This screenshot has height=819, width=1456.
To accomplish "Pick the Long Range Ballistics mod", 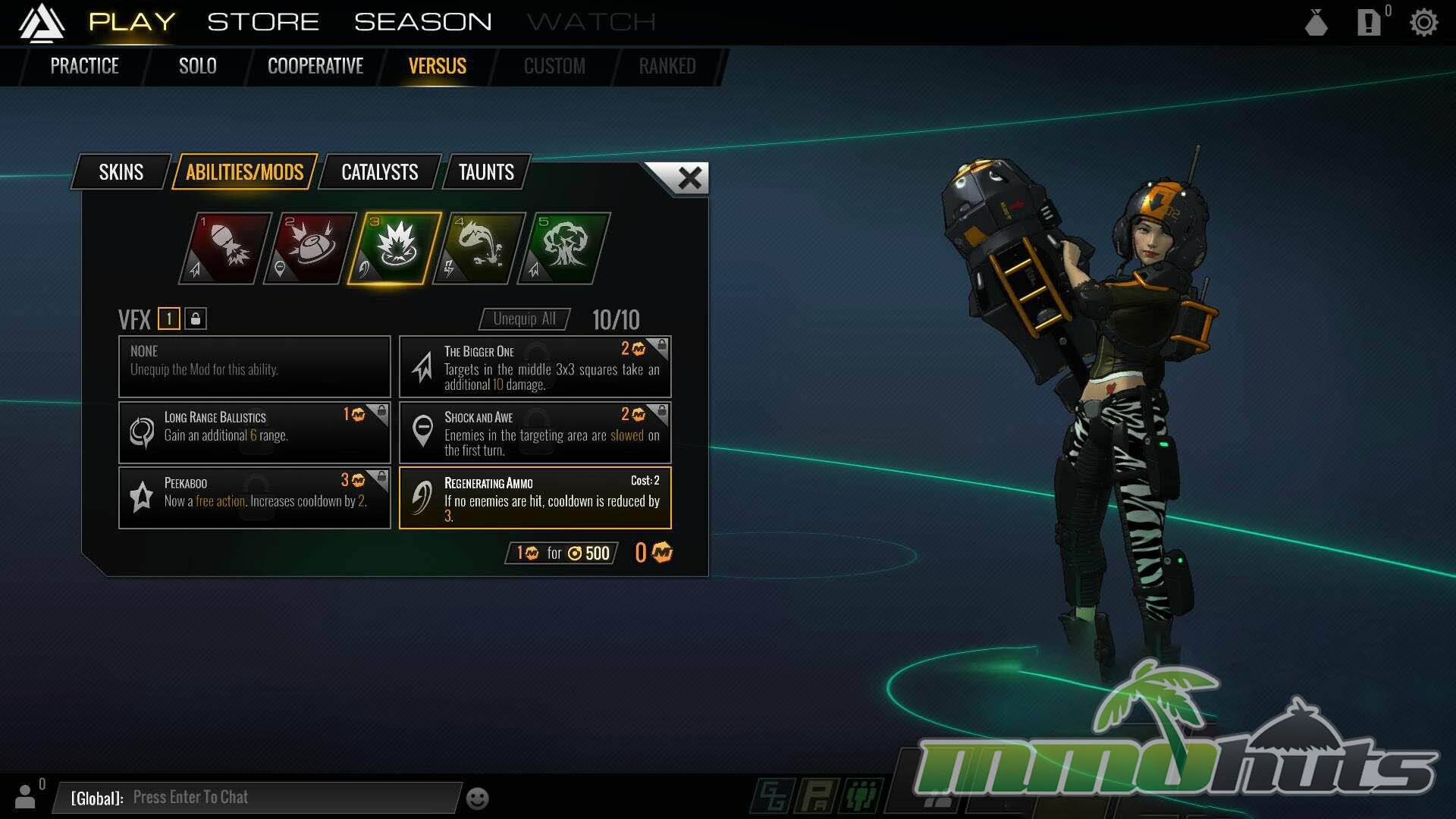I will coord(254,432).
